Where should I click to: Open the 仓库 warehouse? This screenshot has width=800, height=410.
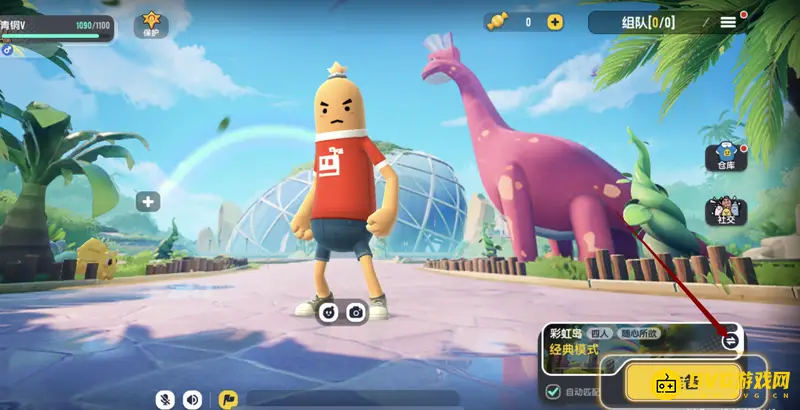726,158
